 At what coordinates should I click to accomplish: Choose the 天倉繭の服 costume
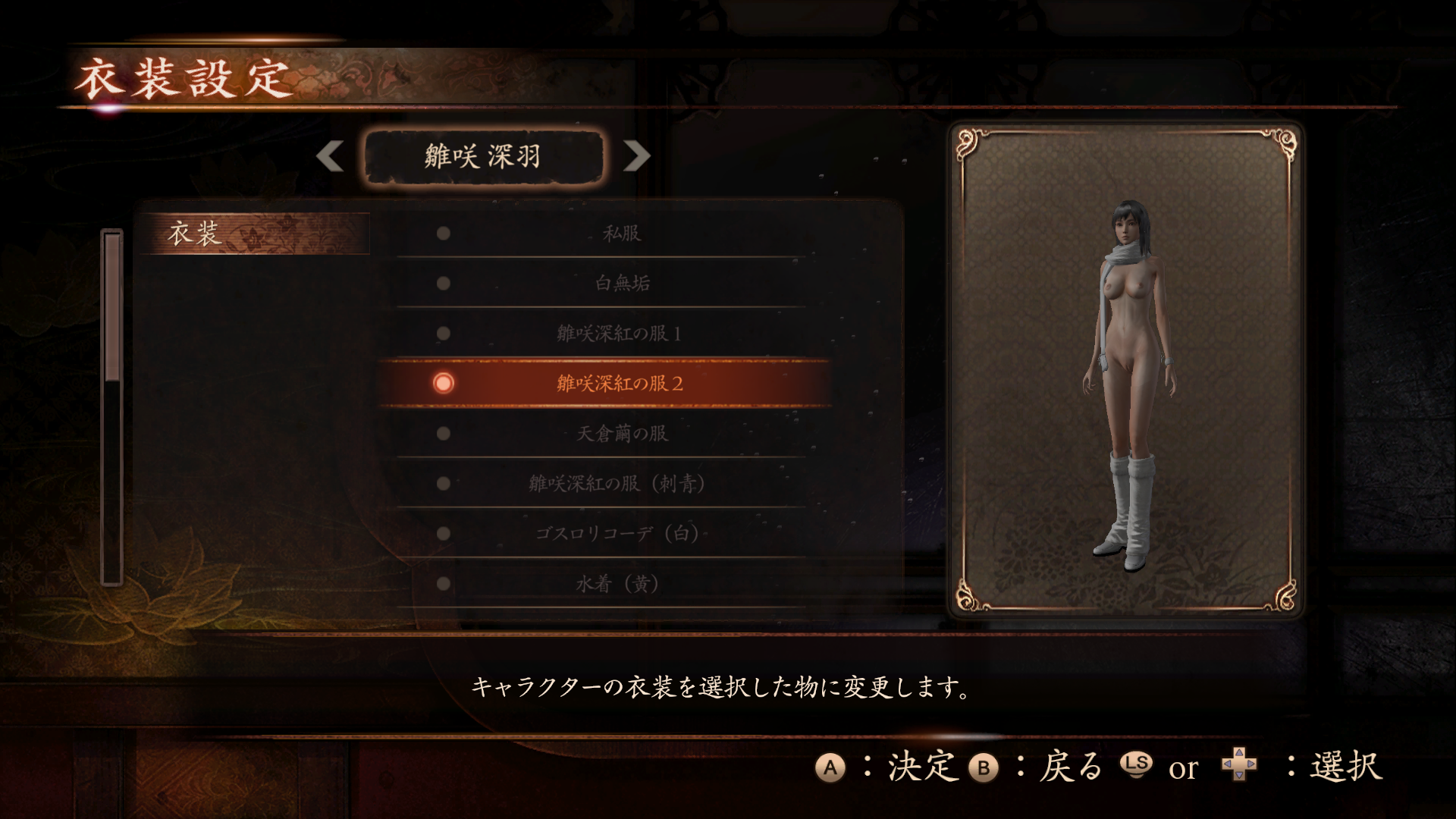(621, 434)
